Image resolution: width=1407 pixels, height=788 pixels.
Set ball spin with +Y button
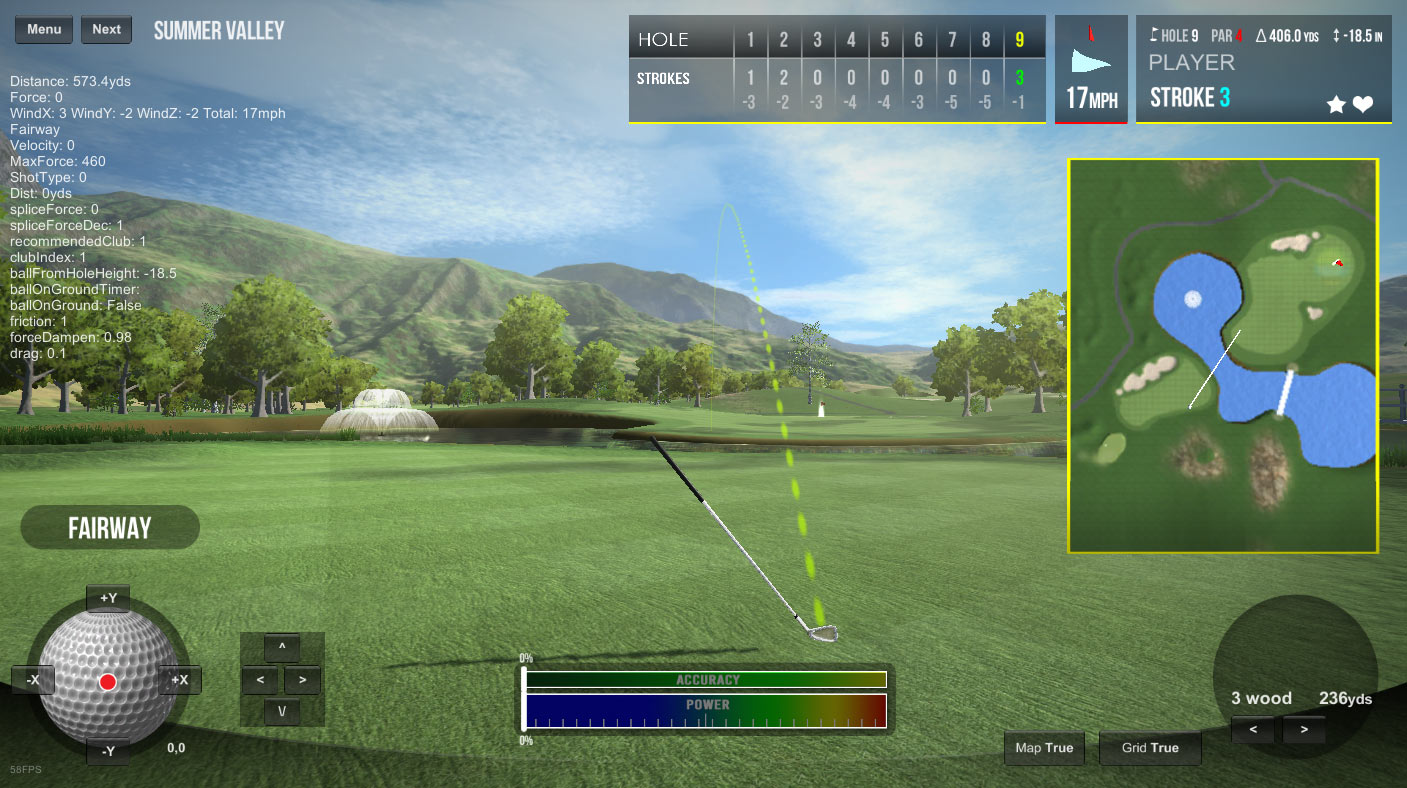coord(108,599)
